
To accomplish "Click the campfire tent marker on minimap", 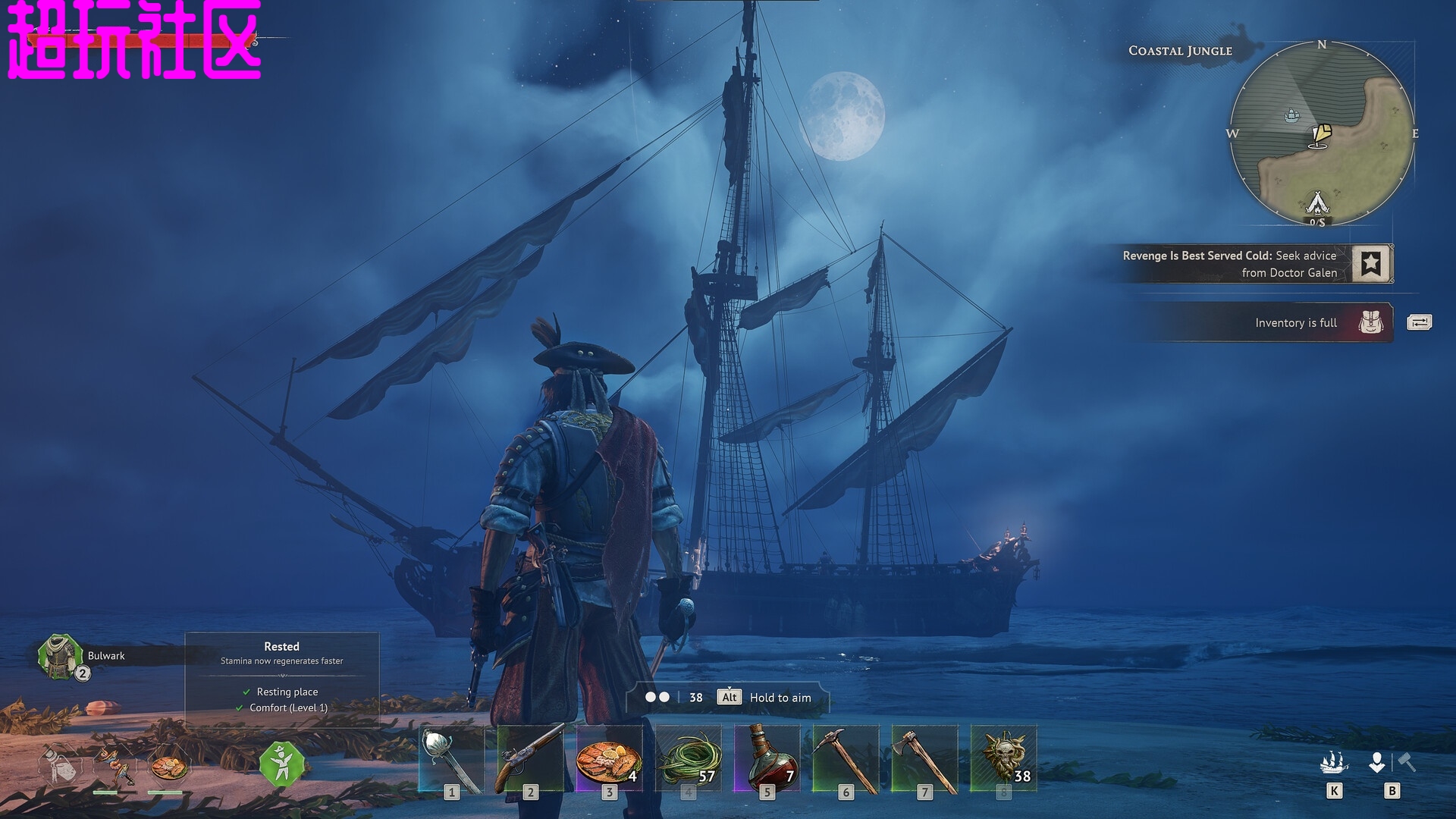I will tap(1318, 202).
